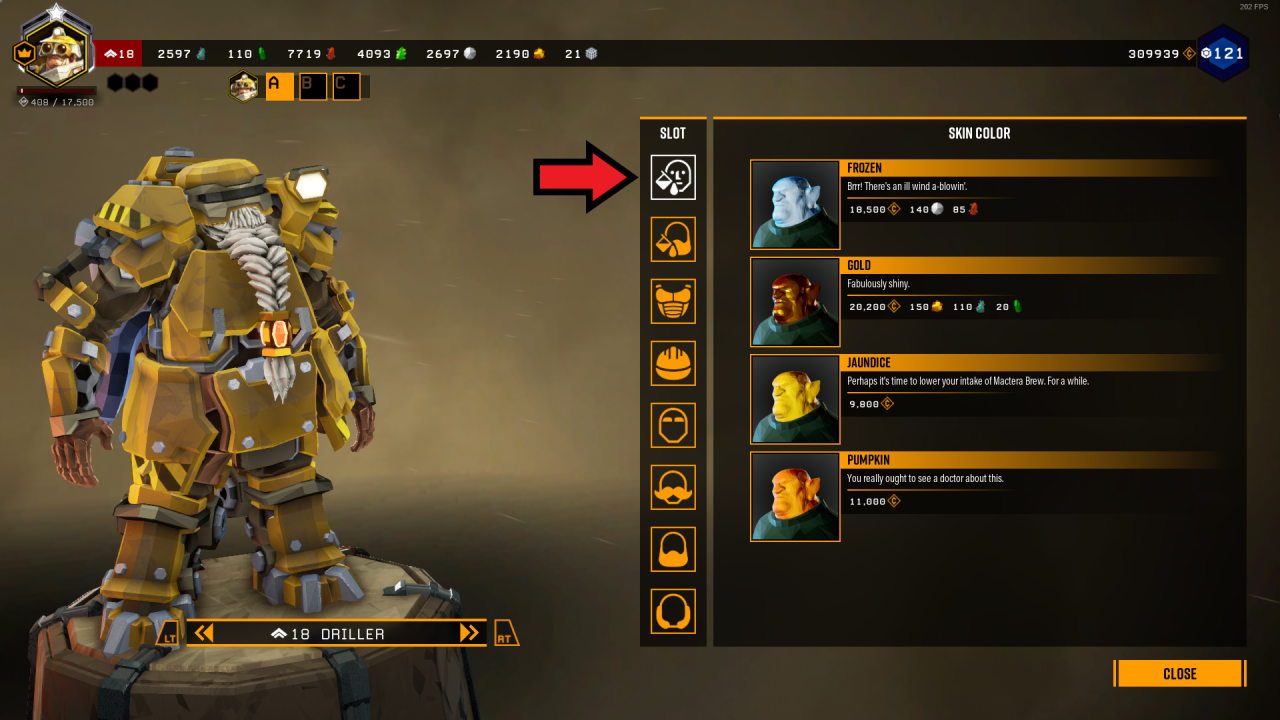Open the armor chestplate slot
The width and height of the screenshot is (1280, 720).
tap(673, 301)
